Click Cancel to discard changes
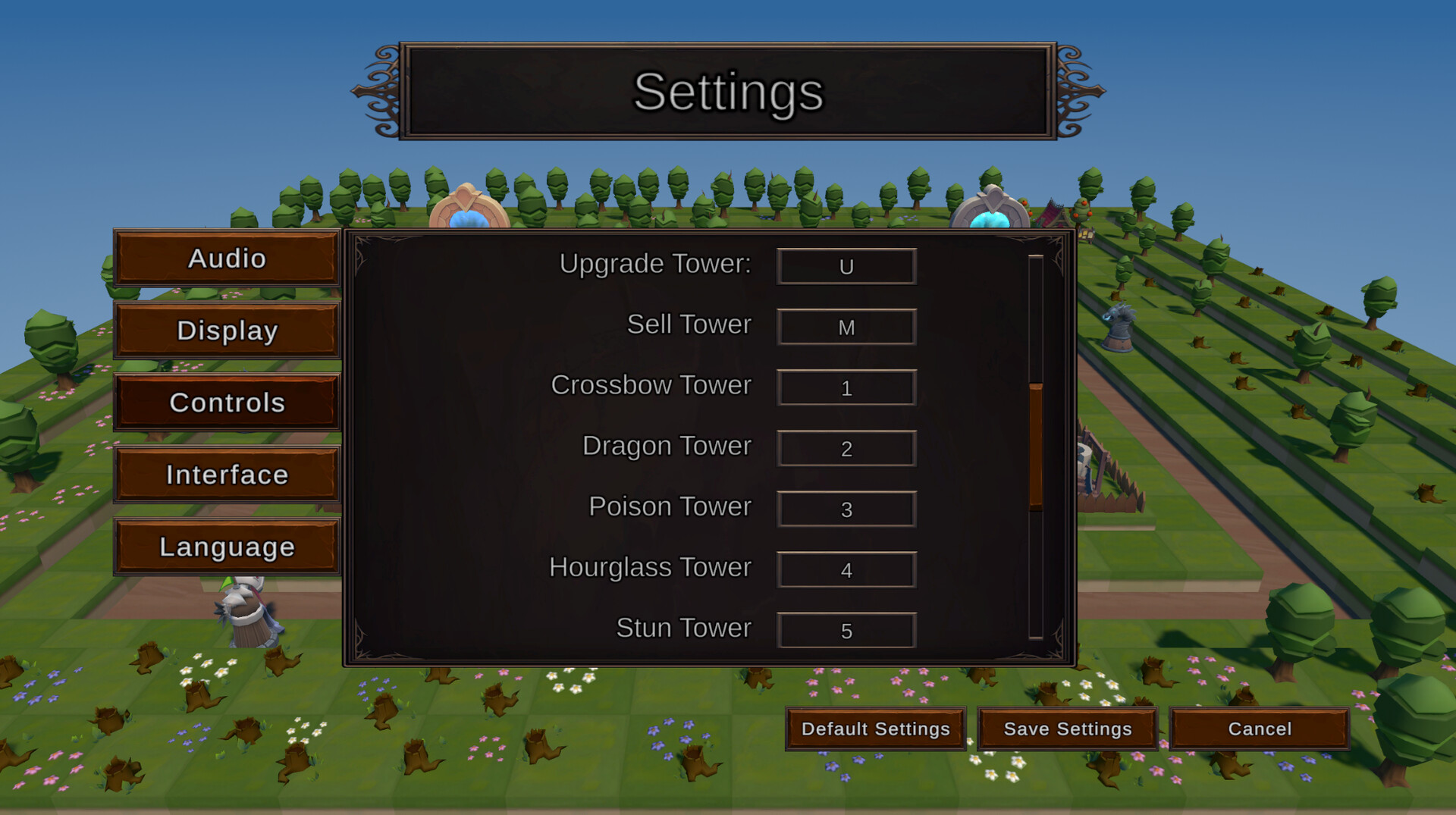1456x815 pixels. (1259, 729)
